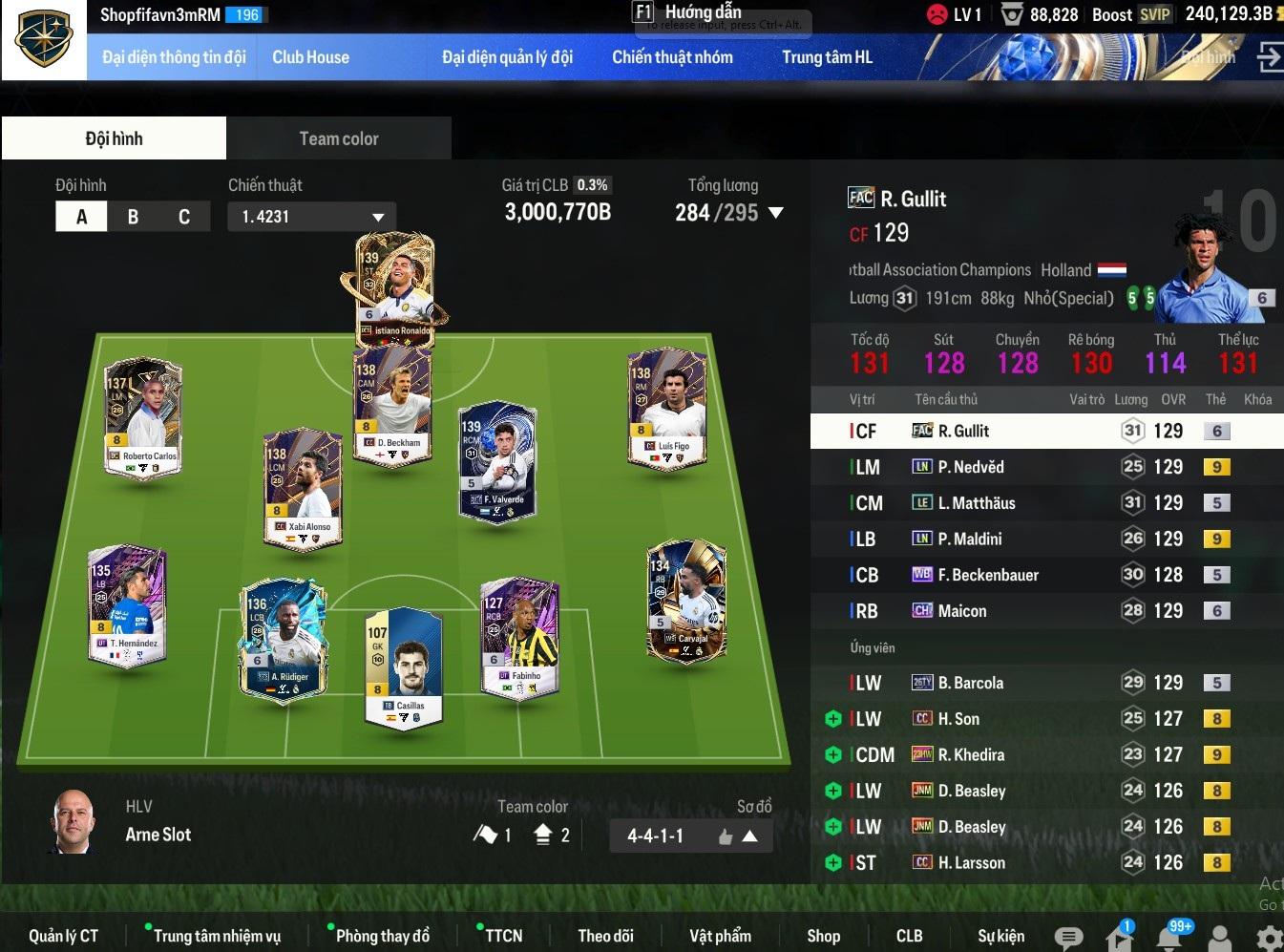Open the Club House menu

pos(310,57)
